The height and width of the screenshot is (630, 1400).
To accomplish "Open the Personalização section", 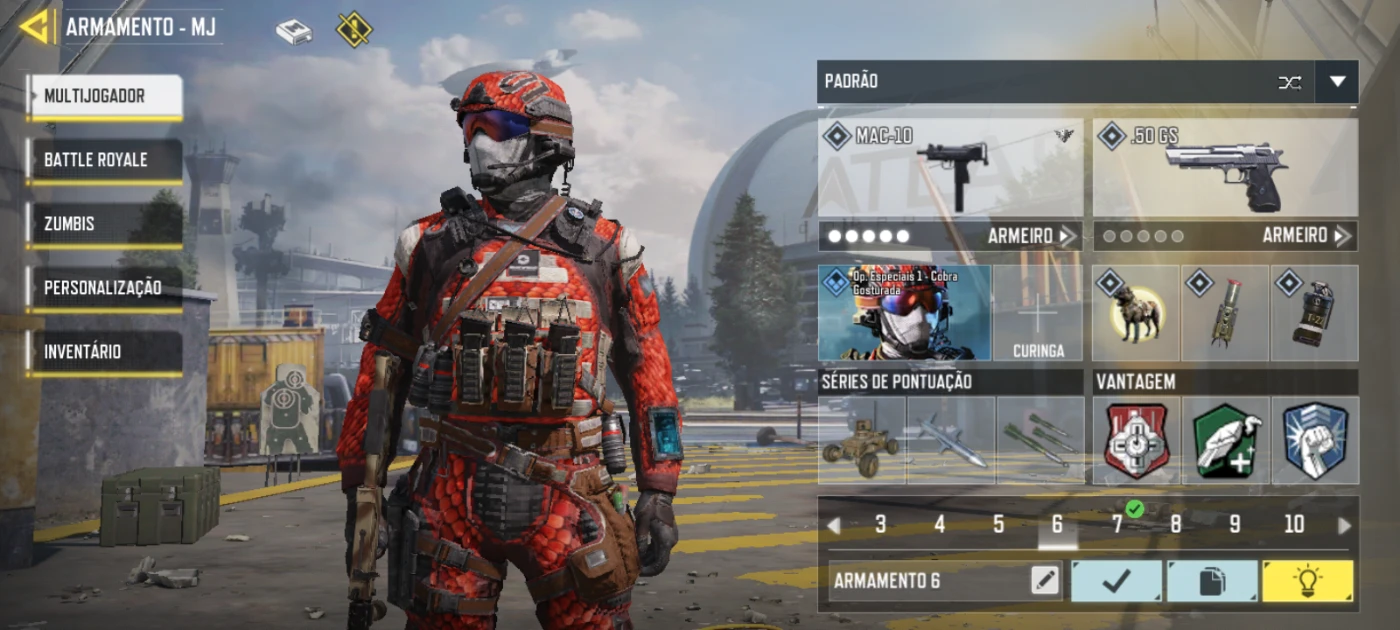I will point(105,288).
